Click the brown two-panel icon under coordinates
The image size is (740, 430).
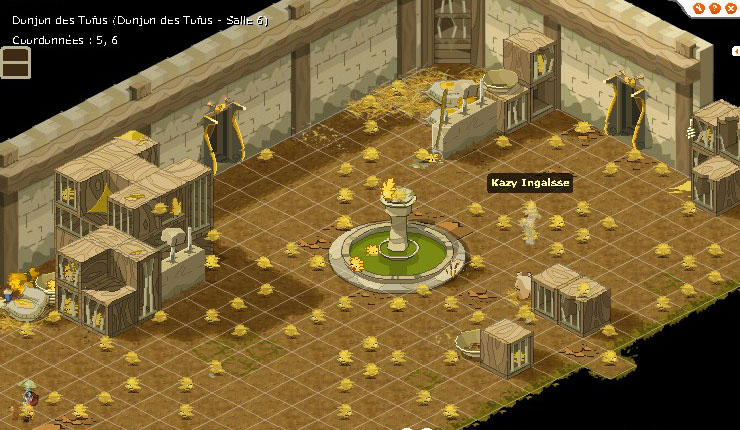pos(16,62)
